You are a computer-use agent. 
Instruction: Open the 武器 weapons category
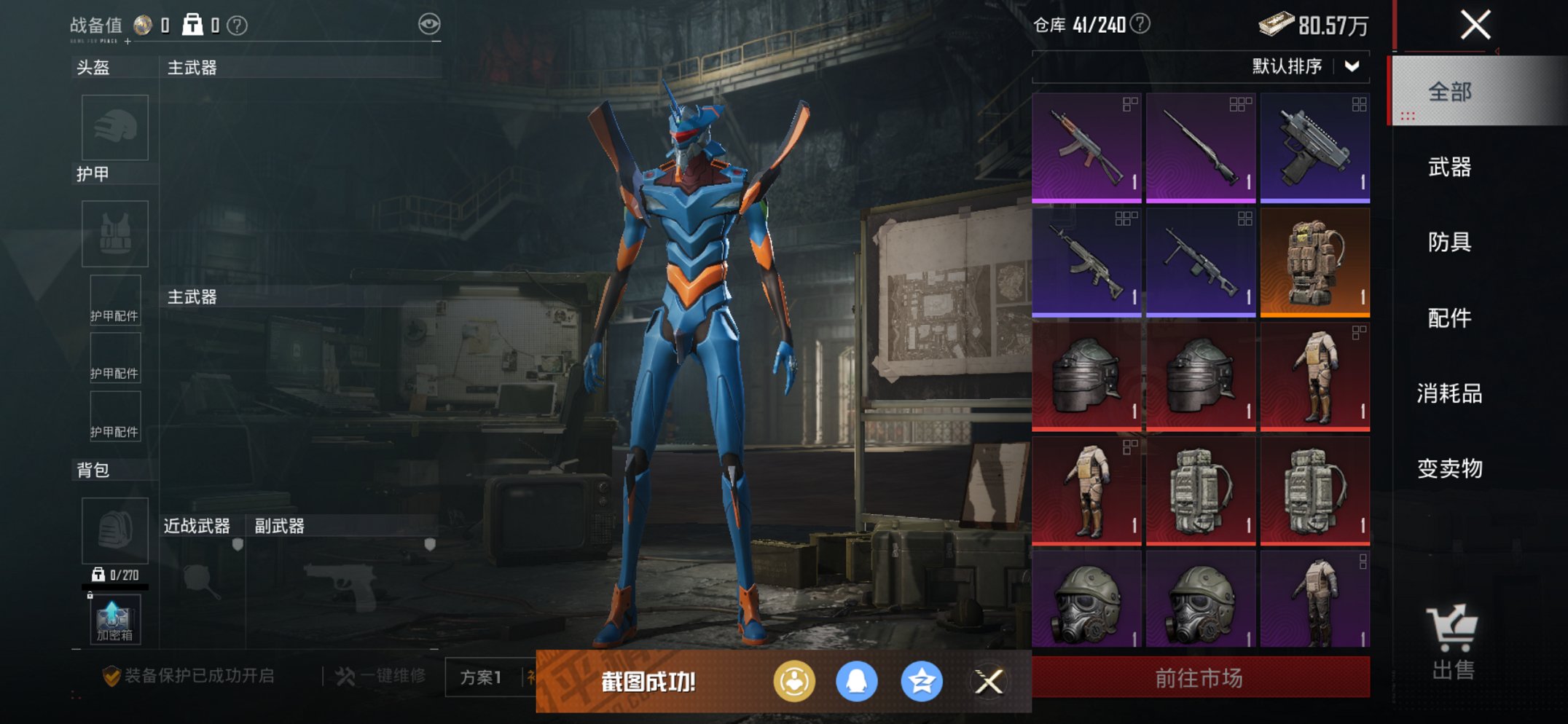(x=1450, y=168)
